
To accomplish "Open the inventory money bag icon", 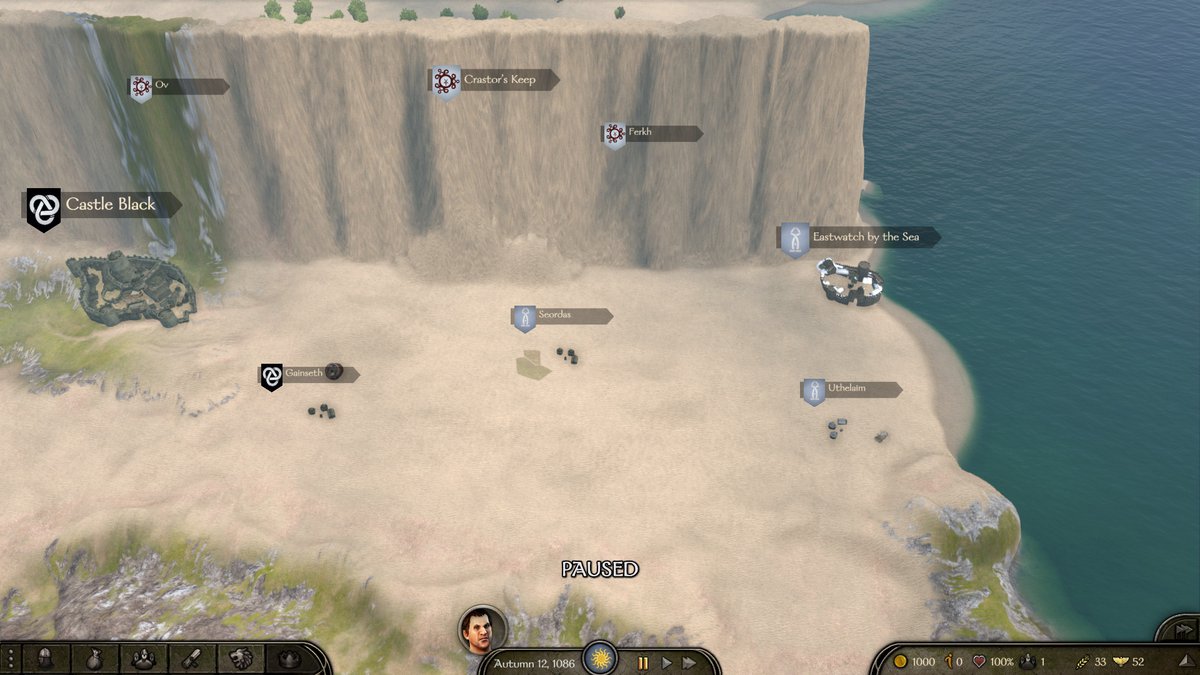I will 93,659.
